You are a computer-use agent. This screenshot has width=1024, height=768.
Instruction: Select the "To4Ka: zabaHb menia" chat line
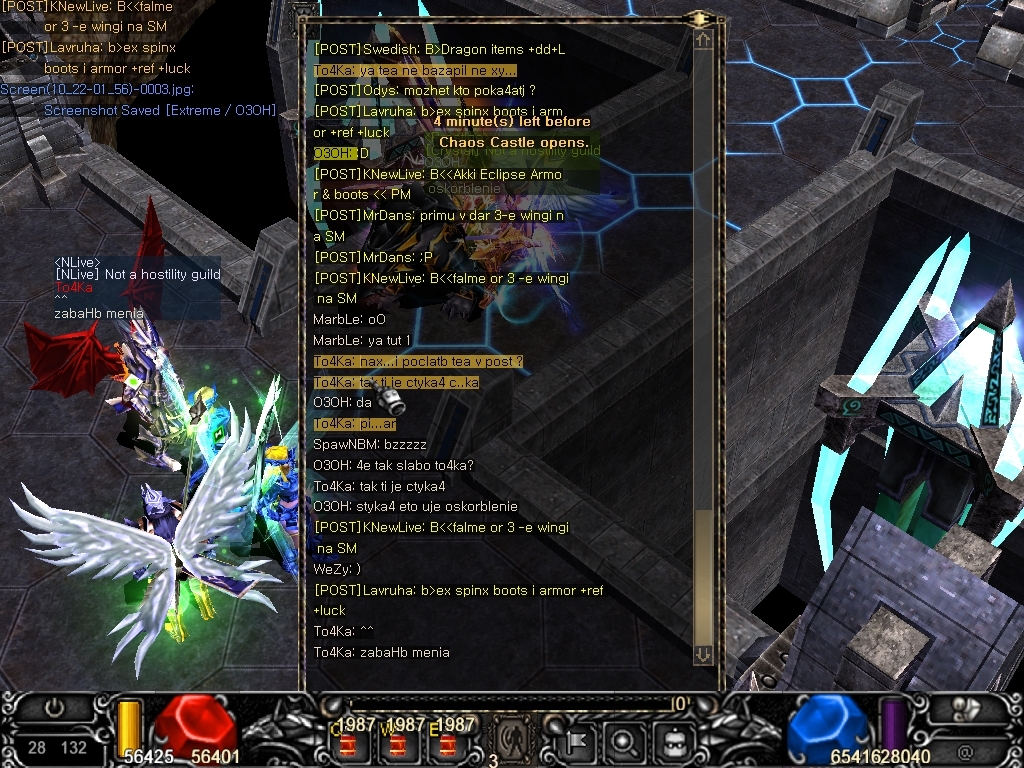(x=381, y=653)
